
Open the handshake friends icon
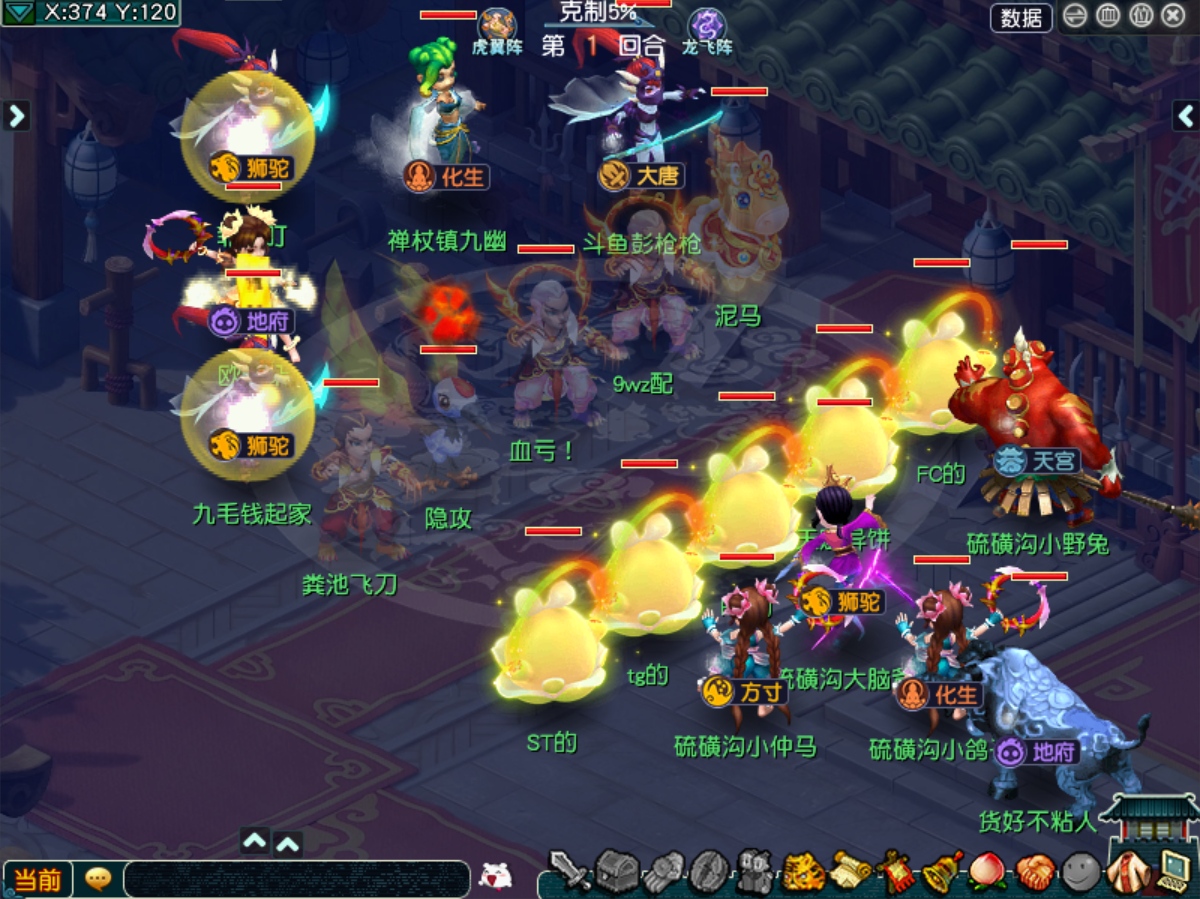click(x=1035, y=872)
